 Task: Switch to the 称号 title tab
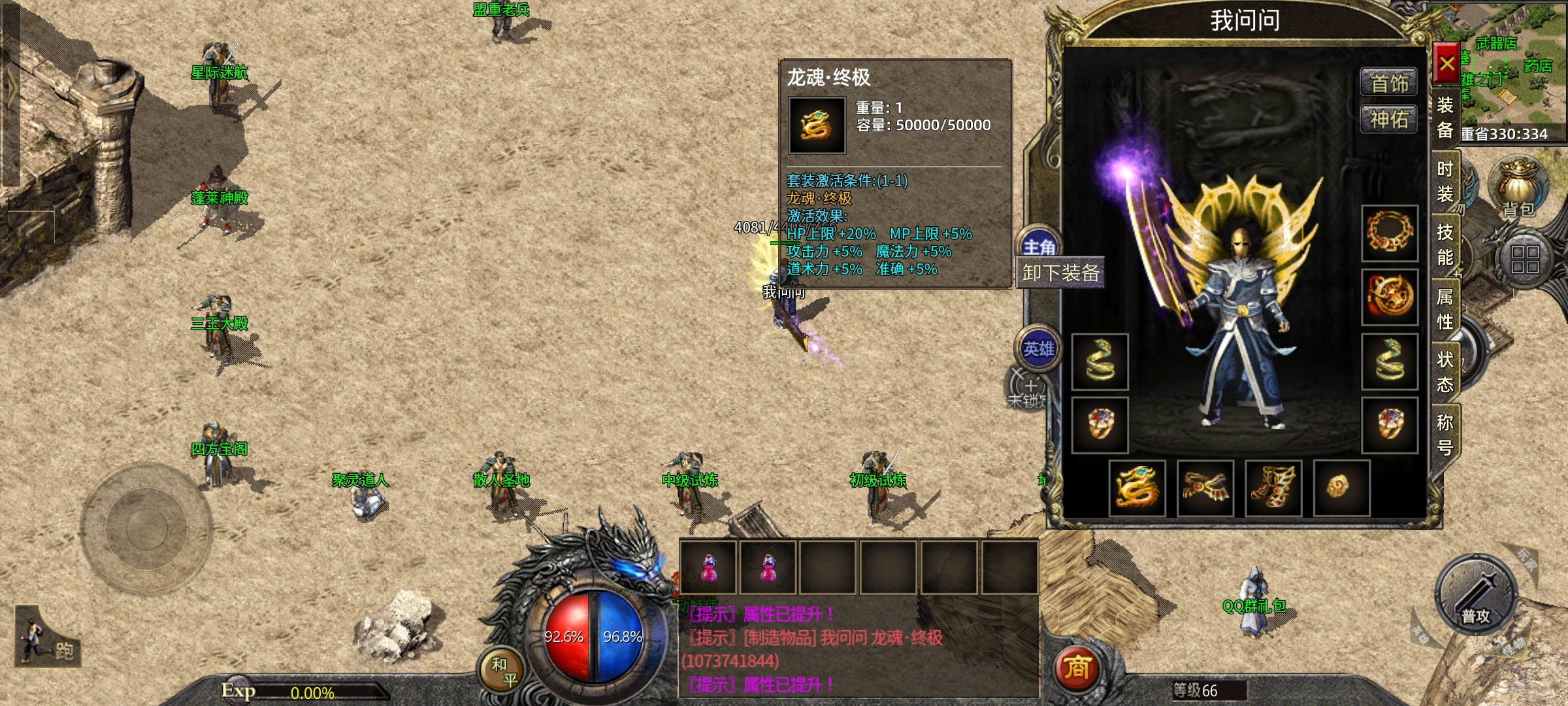point(1445,435)
